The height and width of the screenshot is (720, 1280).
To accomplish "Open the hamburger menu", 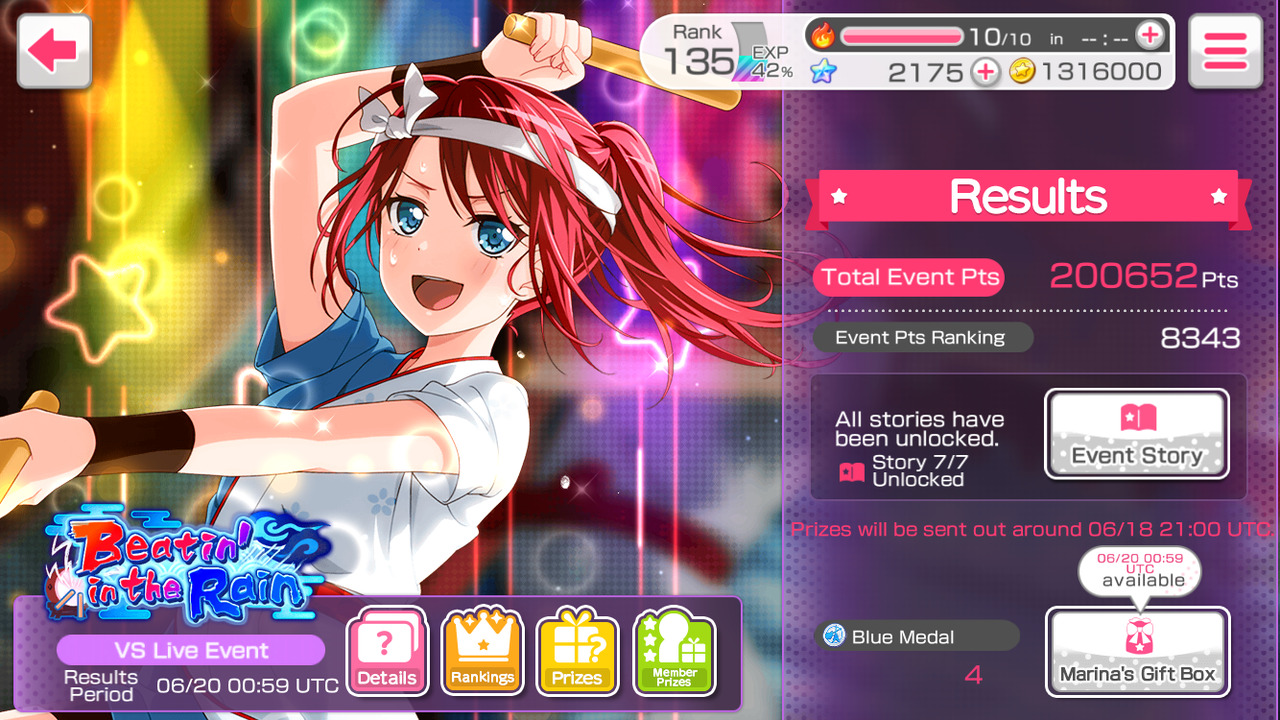I will tap(1225, 50).
